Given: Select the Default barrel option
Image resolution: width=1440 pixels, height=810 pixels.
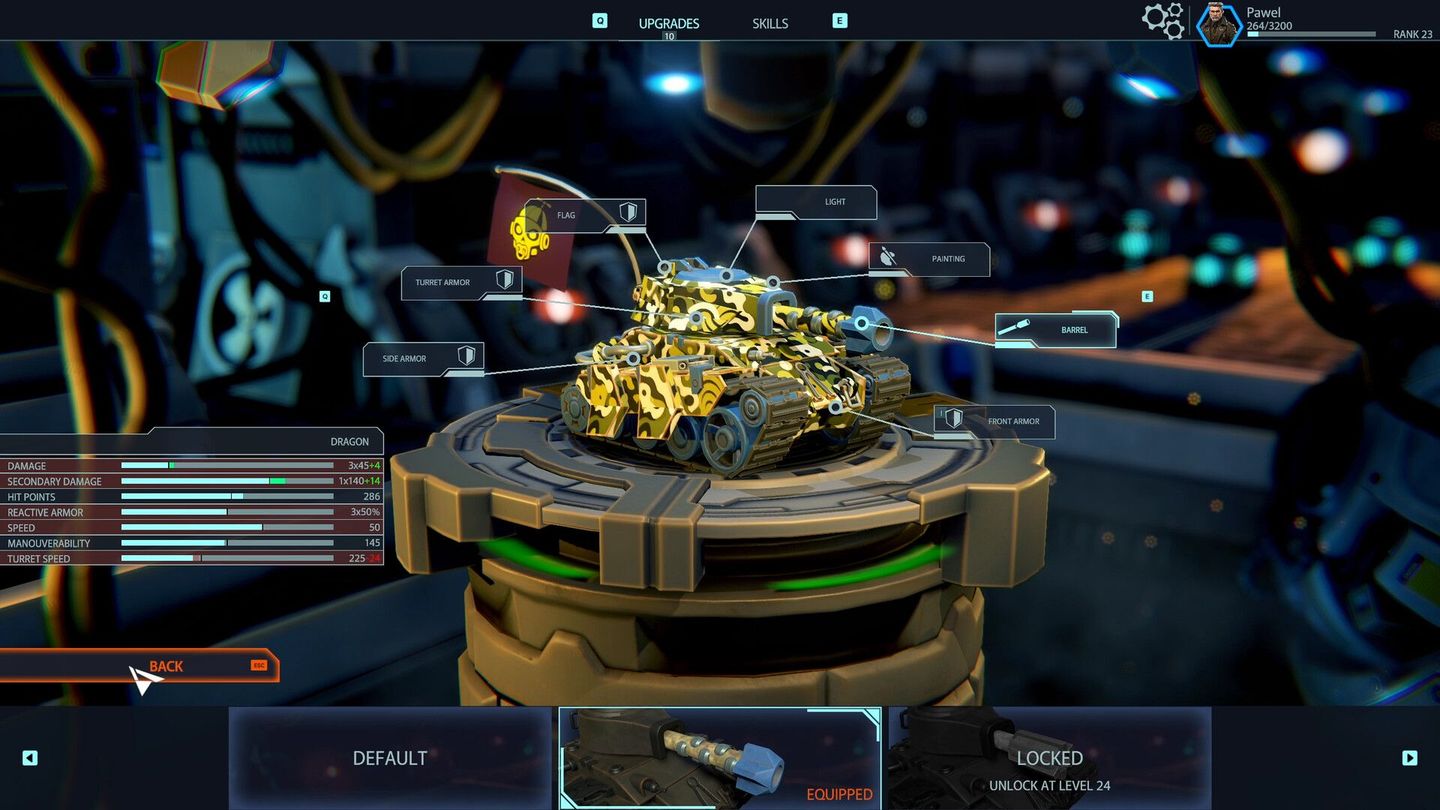Looking at the screenshot, I should pos(389,758).
